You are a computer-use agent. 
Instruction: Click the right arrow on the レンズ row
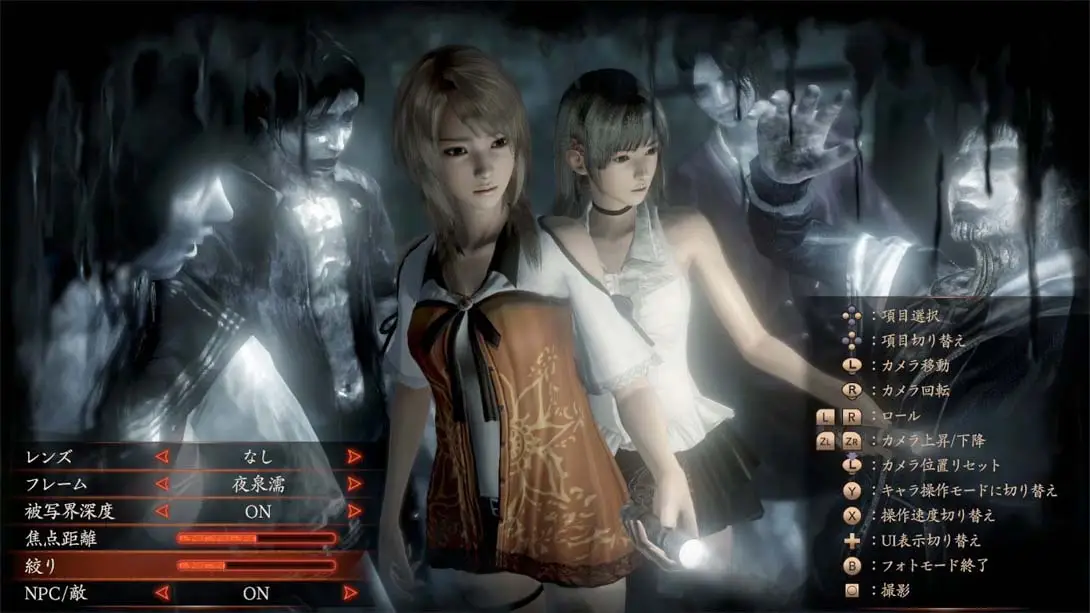click(x=353, y=456)
